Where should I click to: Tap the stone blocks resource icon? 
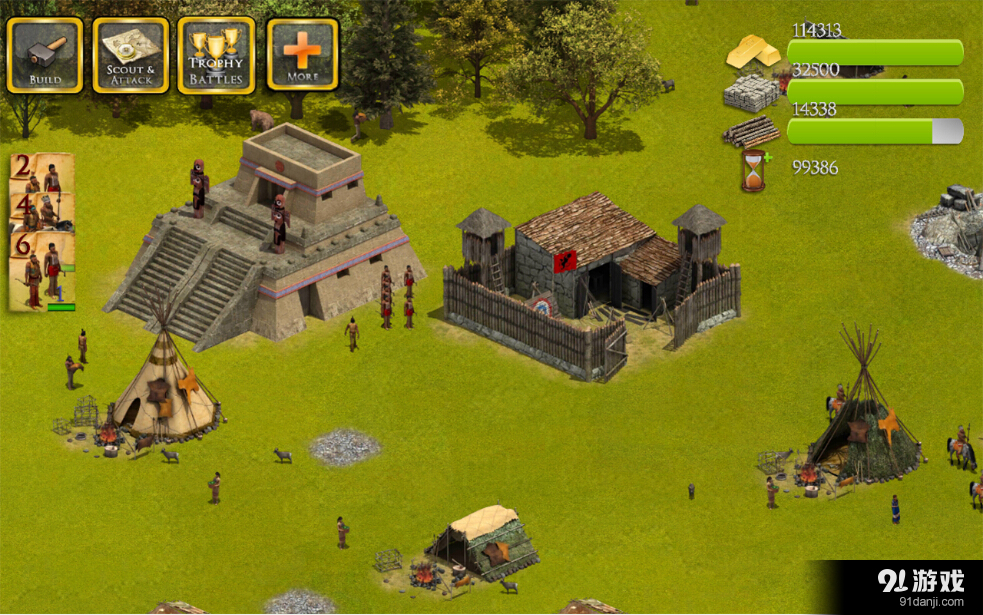click(751, 93)
